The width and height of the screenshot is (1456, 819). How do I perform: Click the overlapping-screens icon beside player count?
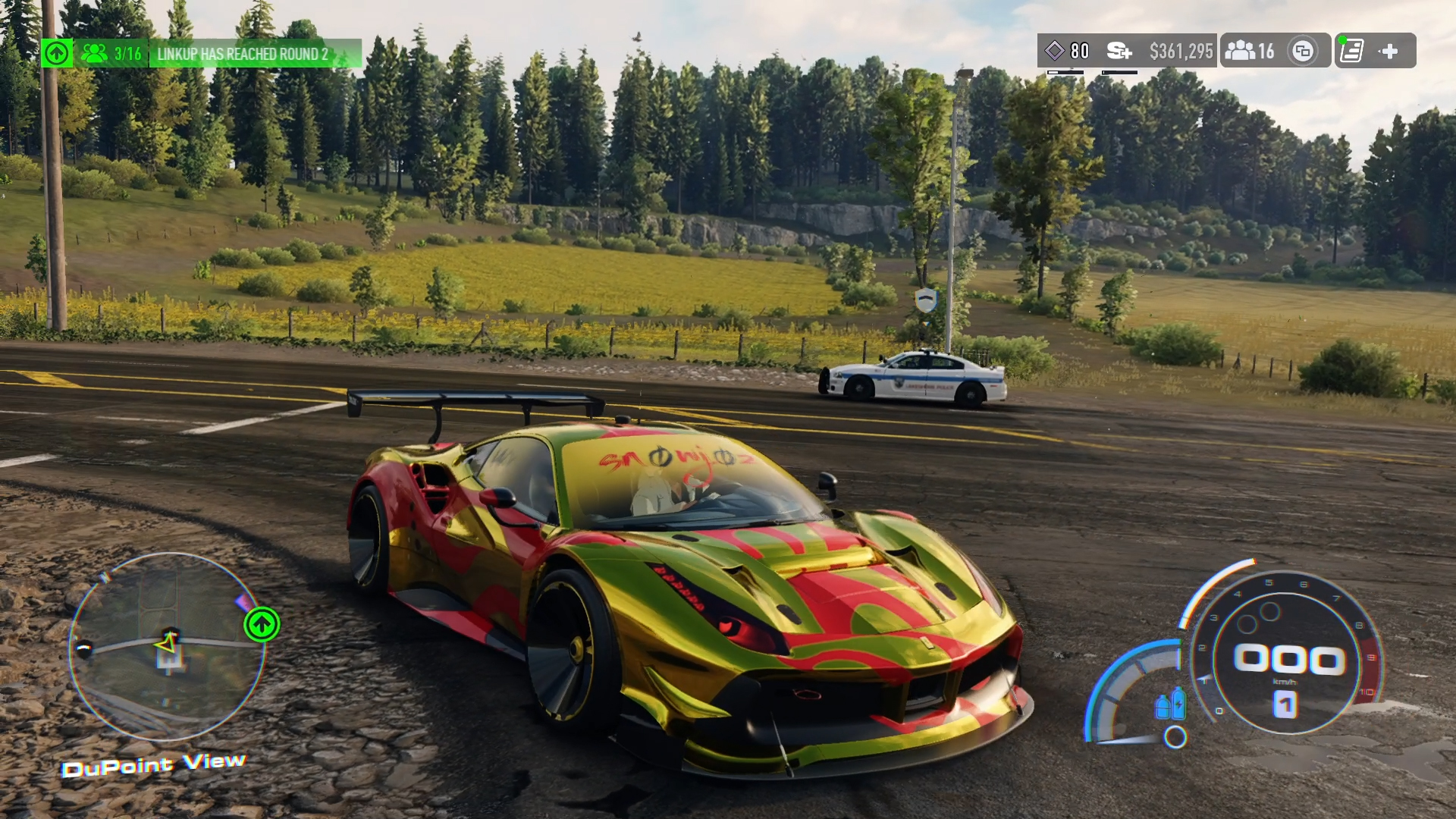point(1303,51)
